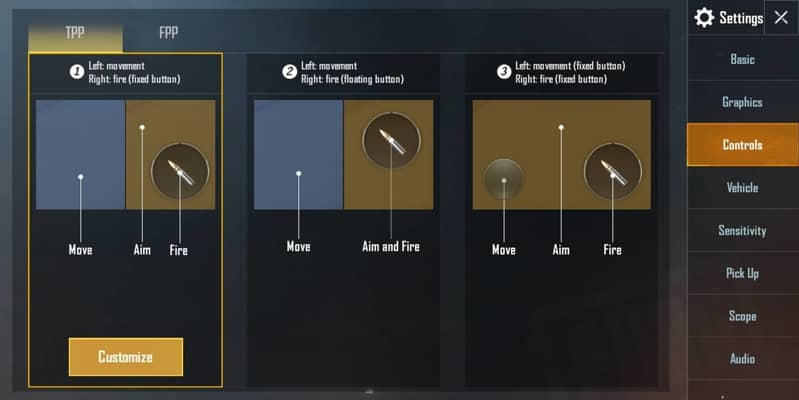Choose control layout 3 with fixed movement
This screenshot has height=400, width=799.
[x=561, y=155]
